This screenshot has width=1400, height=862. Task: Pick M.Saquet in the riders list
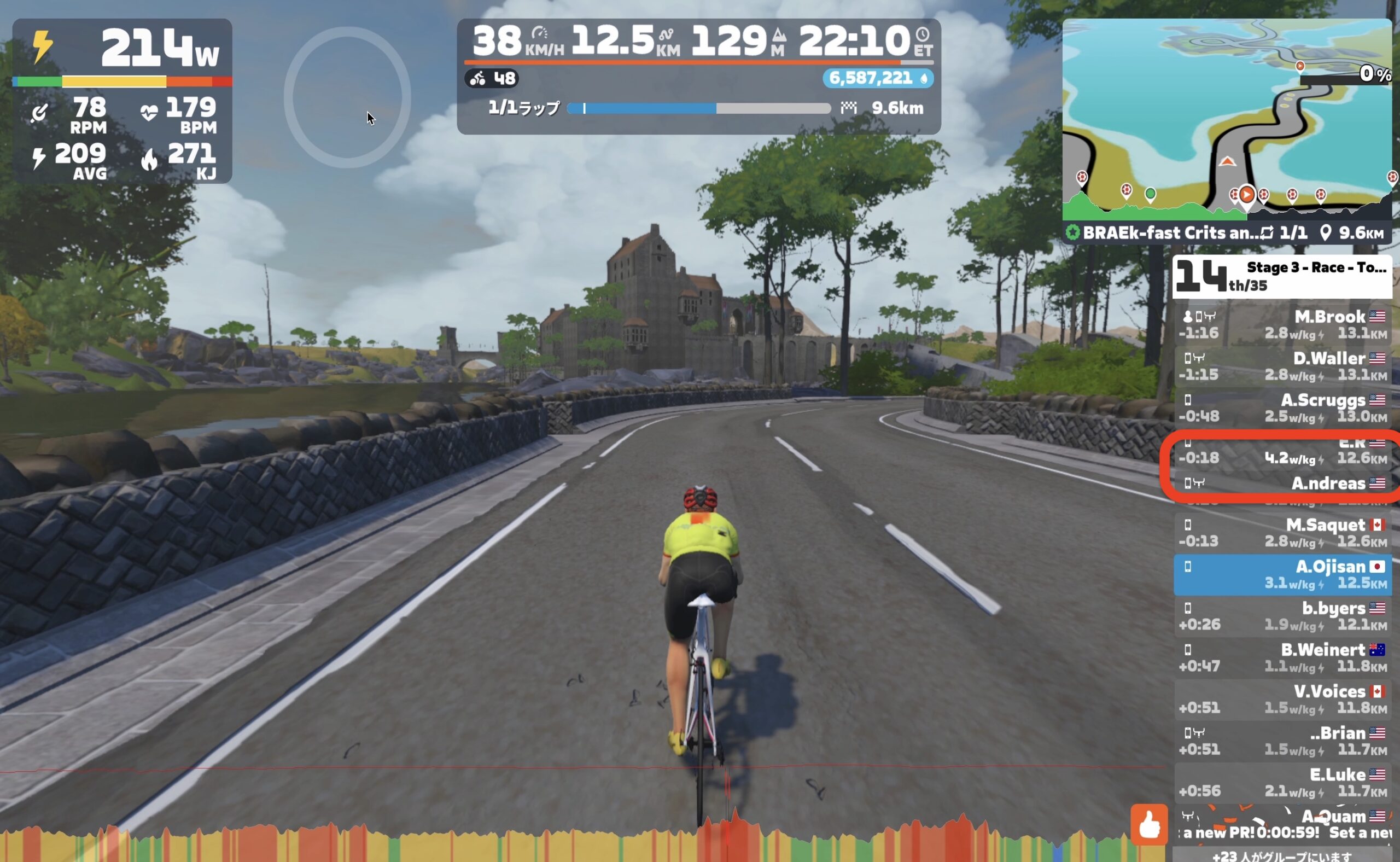tap(1282, 533)
